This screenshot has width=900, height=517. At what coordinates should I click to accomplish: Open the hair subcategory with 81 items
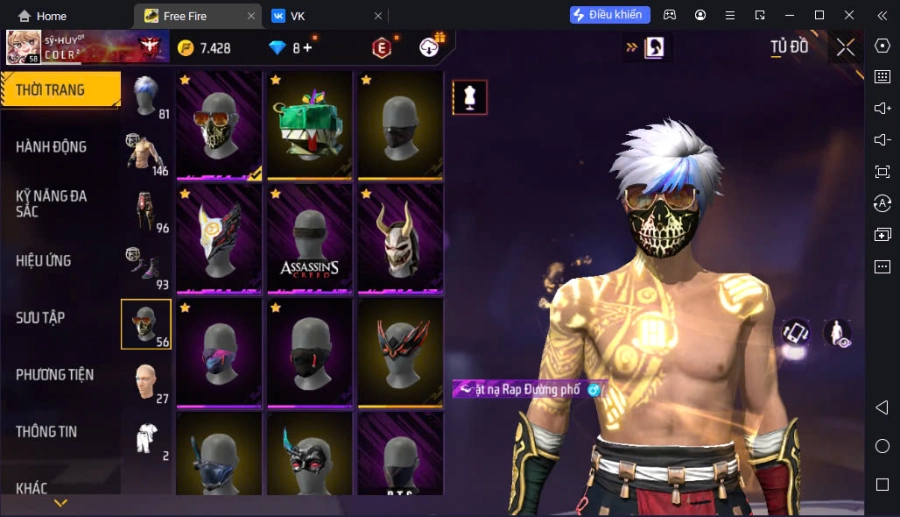146,96
